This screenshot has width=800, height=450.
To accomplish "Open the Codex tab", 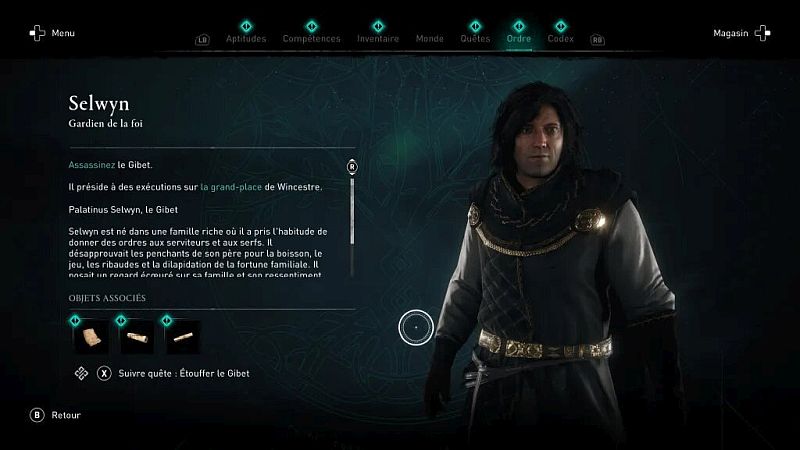I will coord(561,38).
